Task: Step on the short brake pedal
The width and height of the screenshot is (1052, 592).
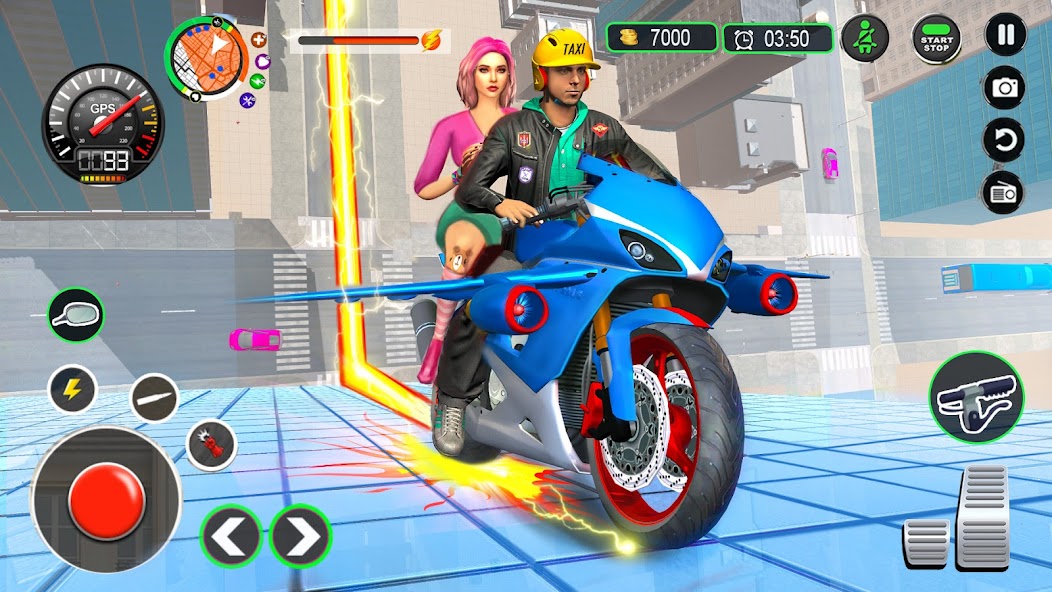Action: (926, 543)
